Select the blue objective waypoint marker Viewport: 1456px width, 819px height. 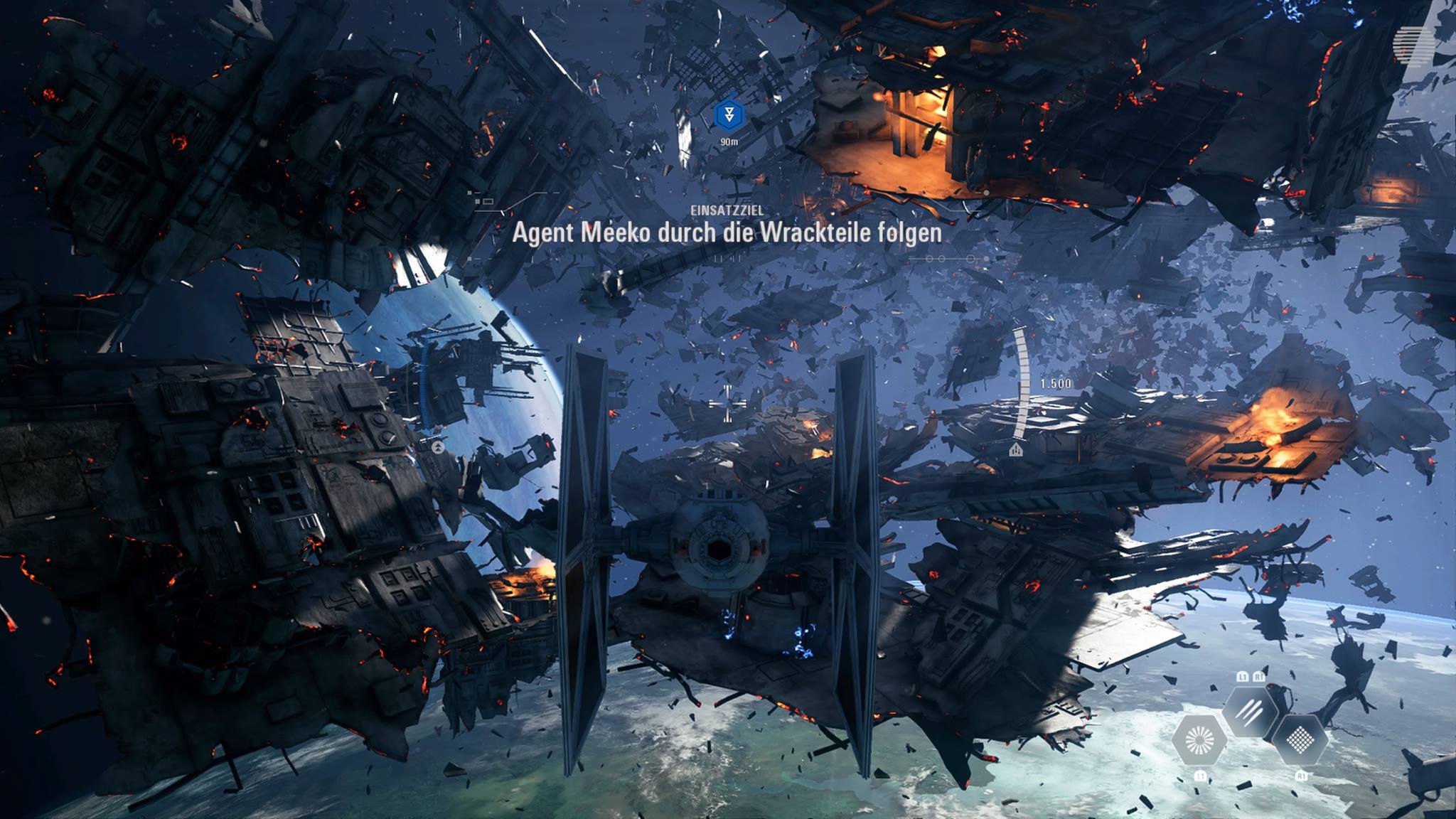(x=728, y=114)
